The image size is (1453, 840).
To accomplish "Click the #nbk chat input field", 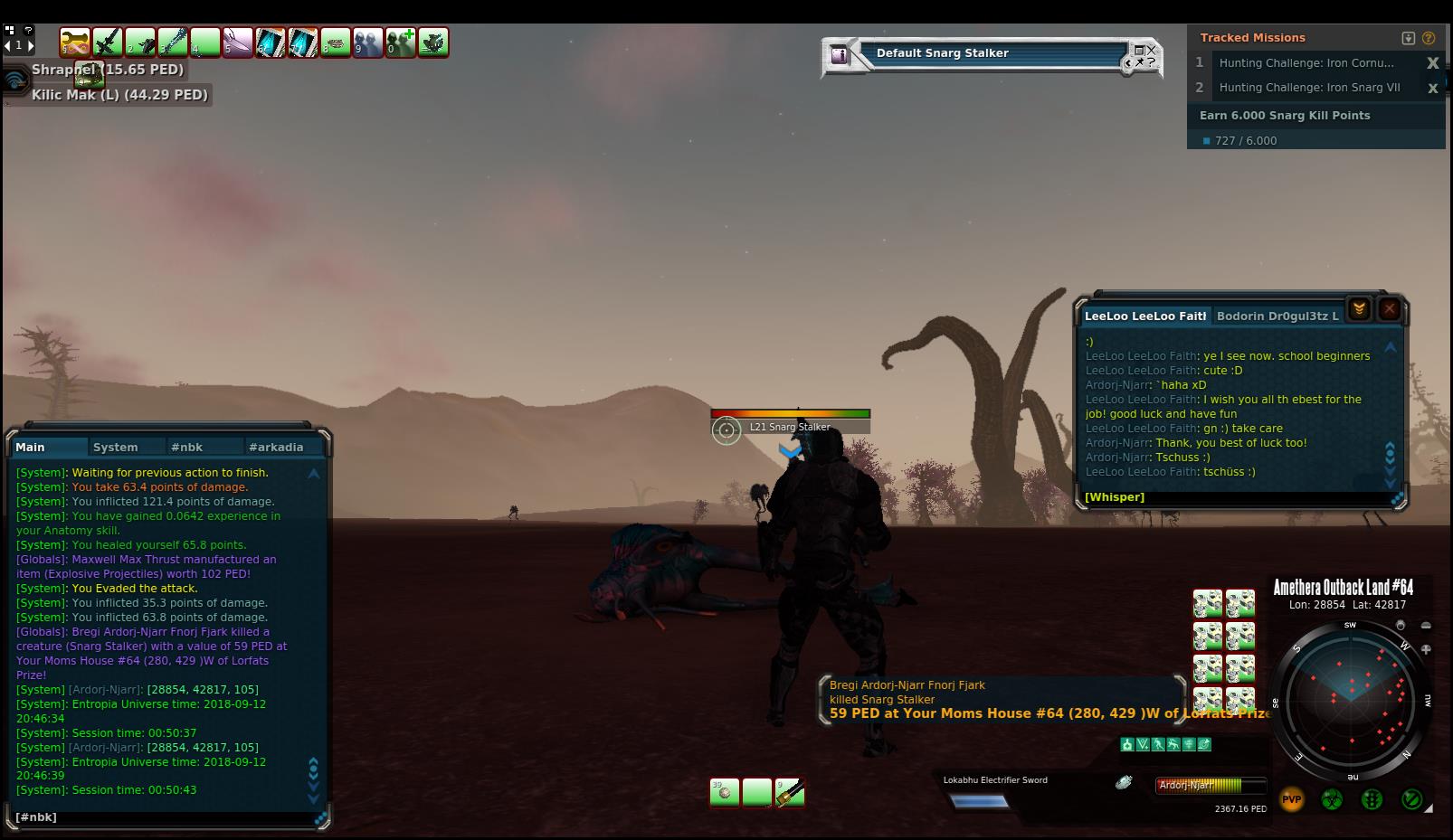I will coord(163,817).
